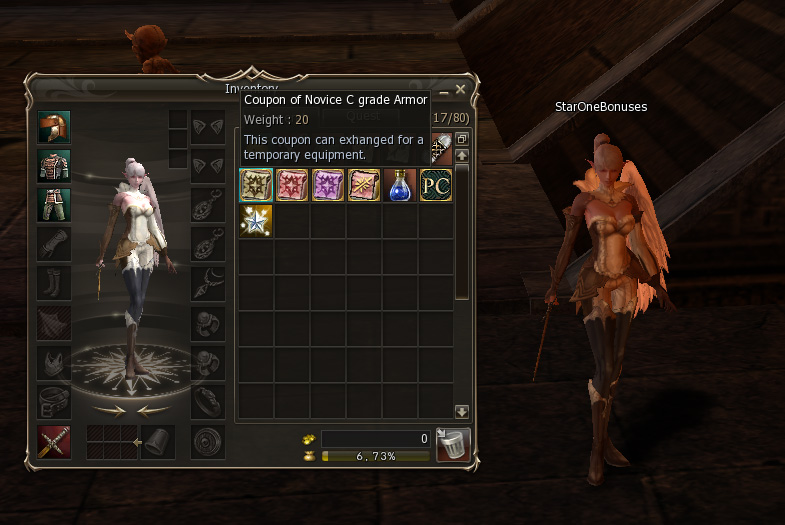Image resolution: width=785 pixels, height=525 pixels.
Task: Click the equipped dual swords weapon slot
Action: (53, 441)
